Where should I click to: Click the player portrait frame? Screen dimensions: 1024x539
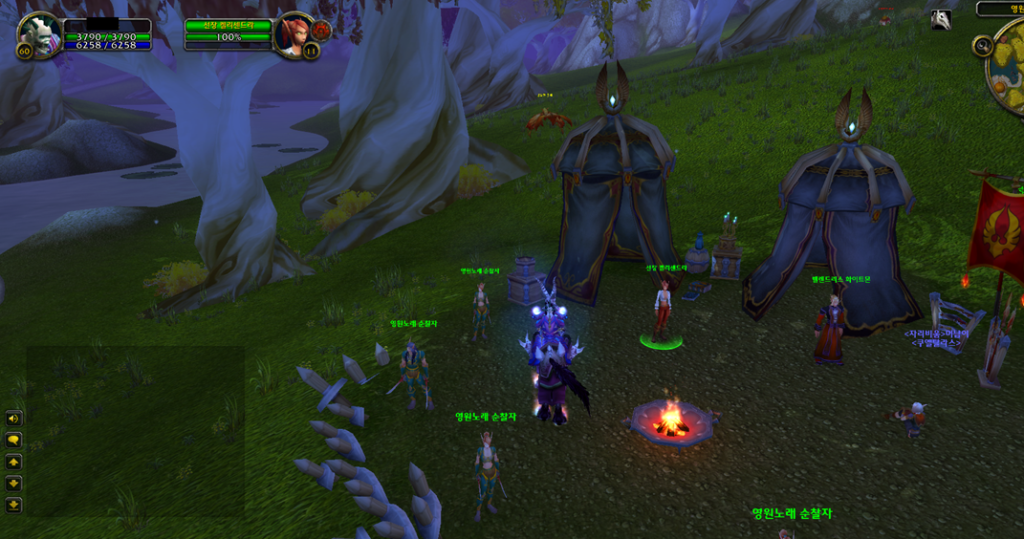tap(40, 34)
